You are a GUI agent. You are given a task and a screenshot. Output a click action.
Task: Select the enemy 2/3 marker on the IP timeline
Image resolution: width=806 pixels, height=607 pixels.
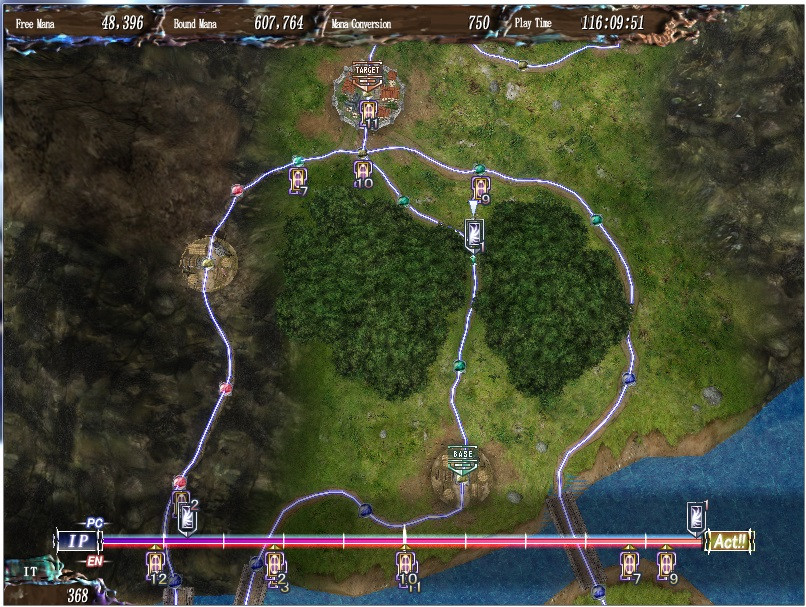[275, 564]
